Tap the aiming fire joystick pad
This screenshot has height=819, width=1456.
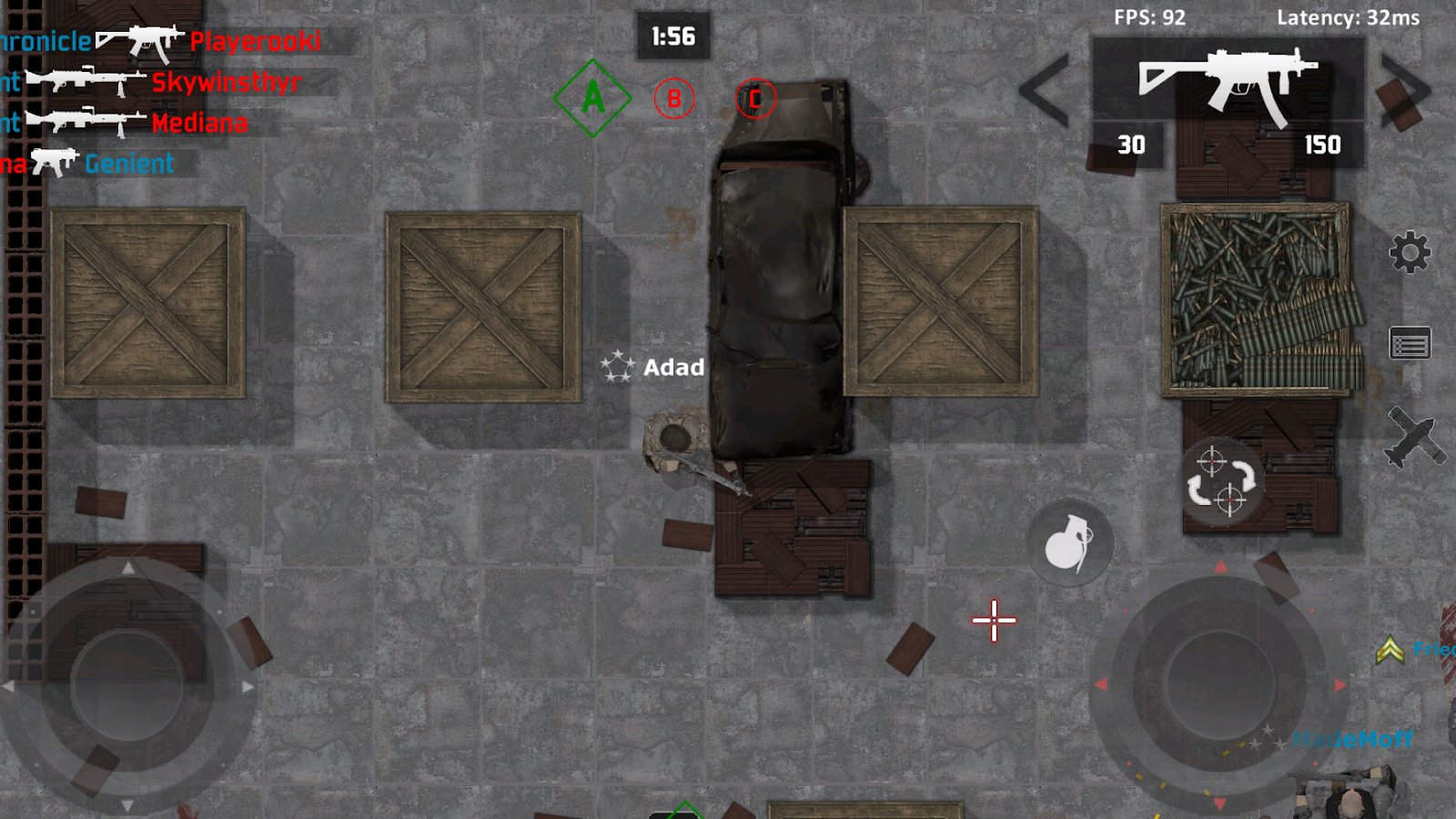point(1219,684)
